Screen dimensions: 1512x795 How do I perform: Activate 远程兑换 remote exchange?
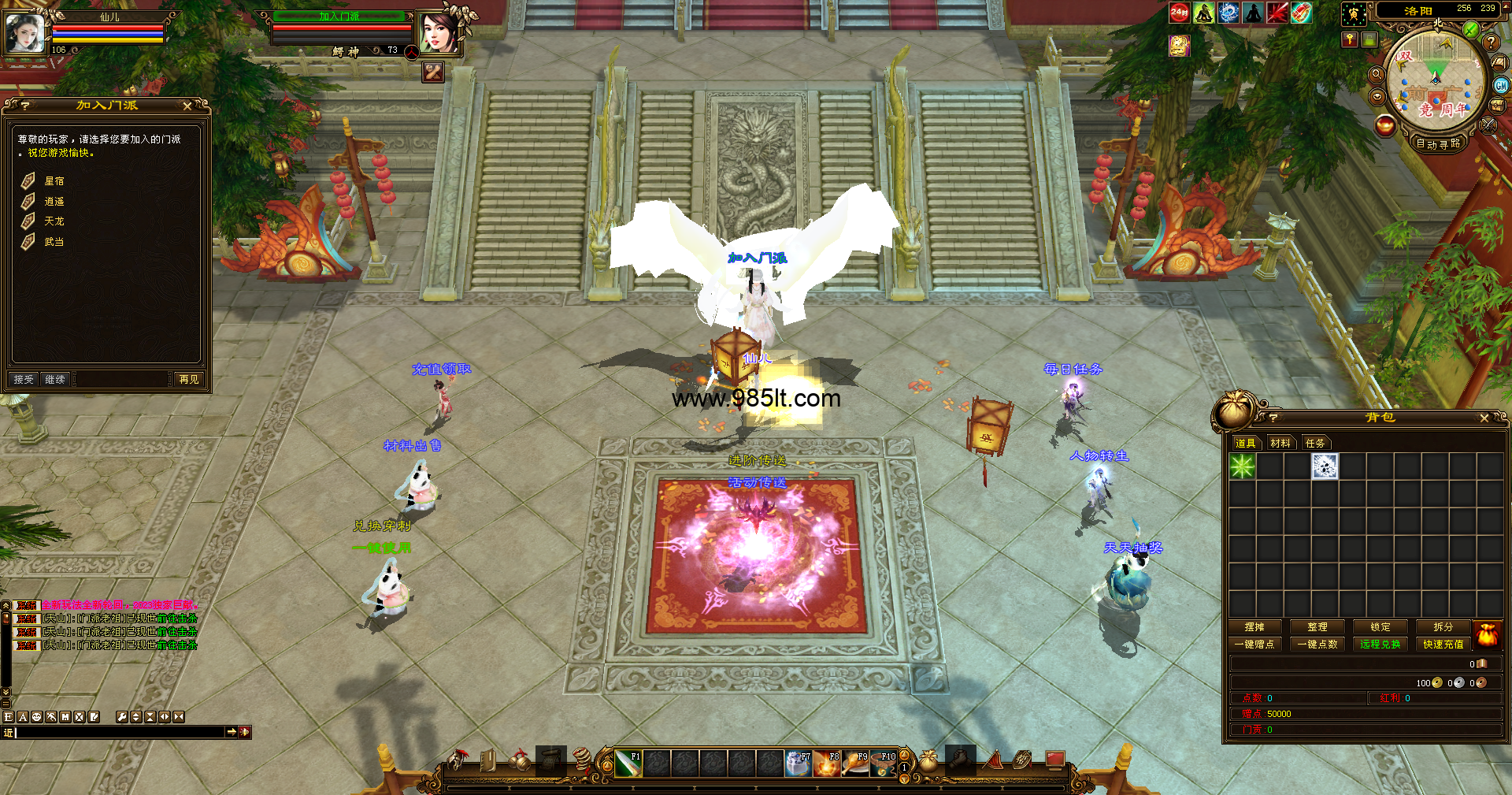1380,645
